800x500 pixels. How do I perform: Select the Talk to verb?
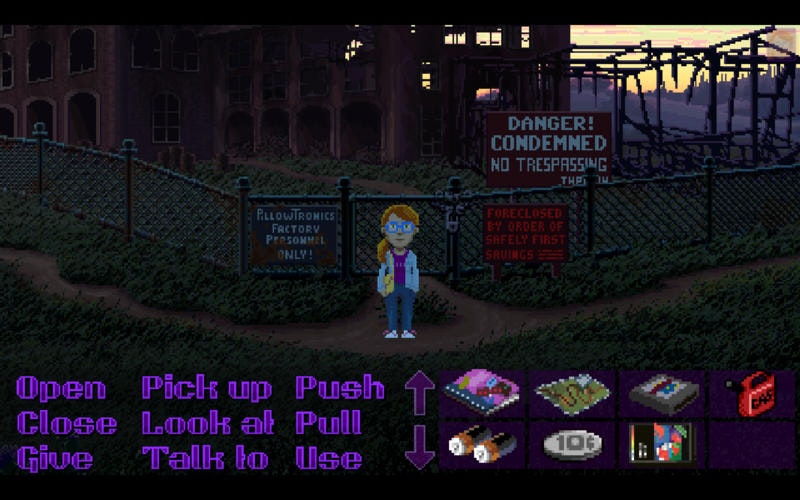coord(206,459)
